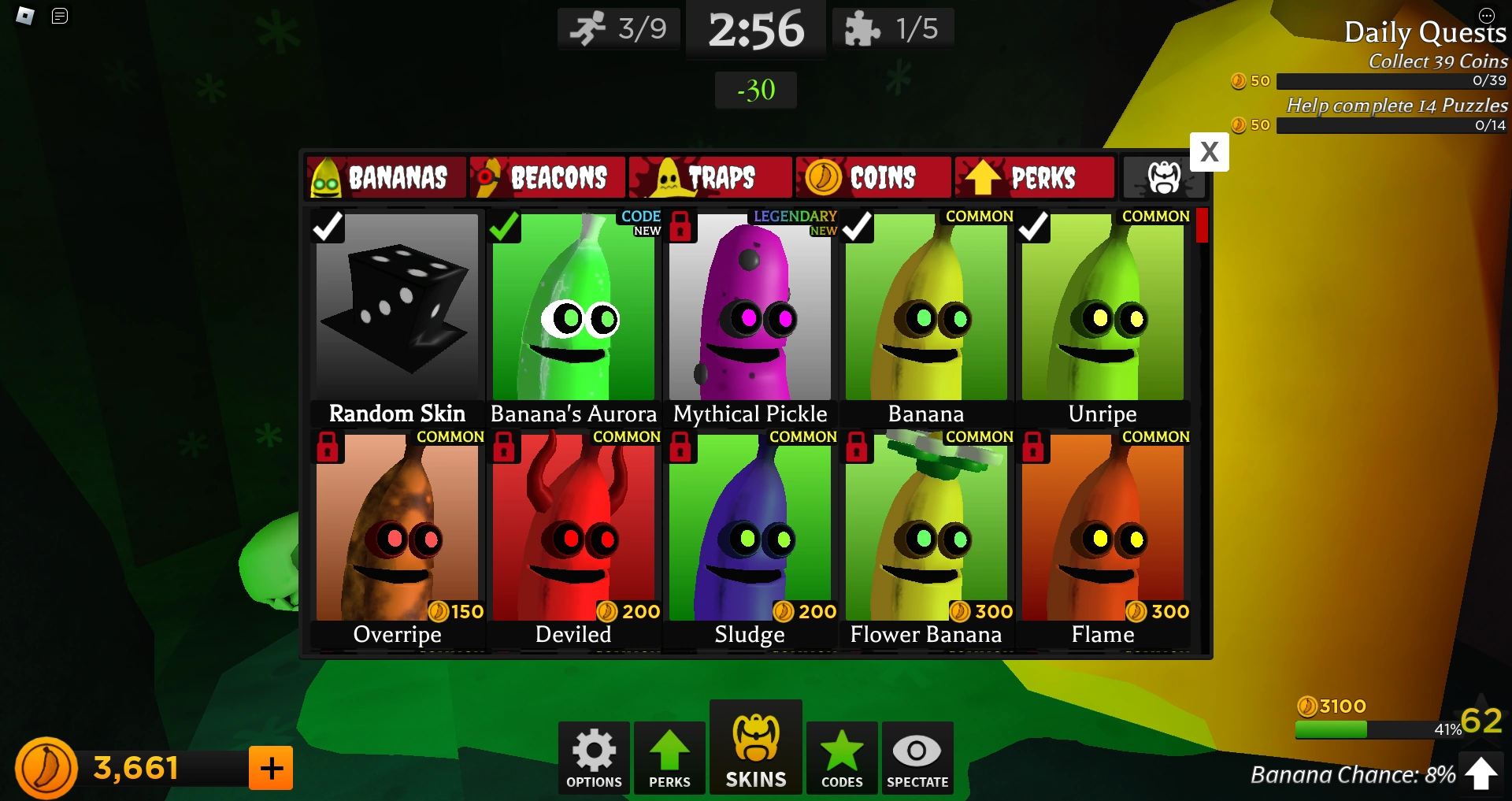Open the Perks category
This screenshot has width=1512, height=801.
1034,177
